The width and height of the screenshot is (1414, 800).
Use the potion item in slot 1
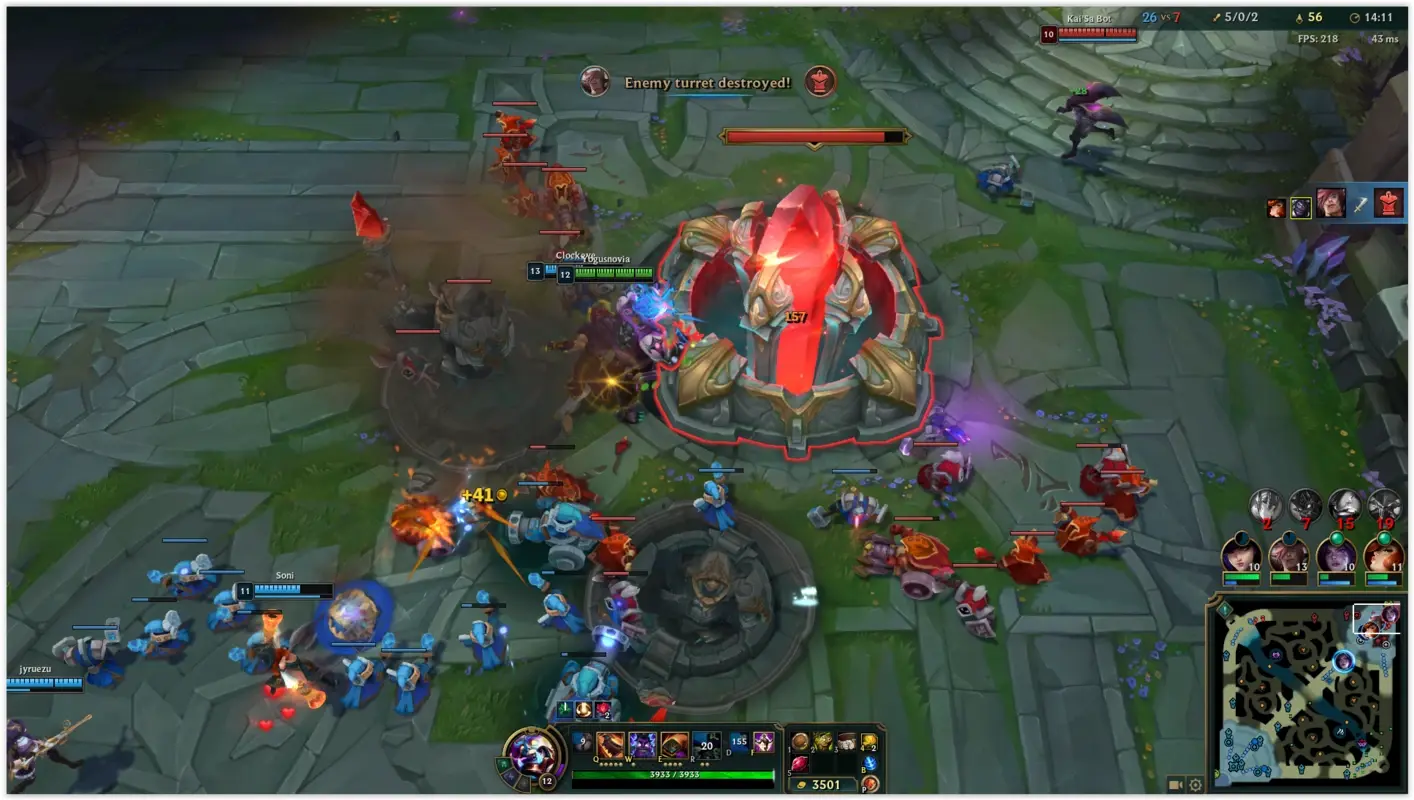pos(799,740)
